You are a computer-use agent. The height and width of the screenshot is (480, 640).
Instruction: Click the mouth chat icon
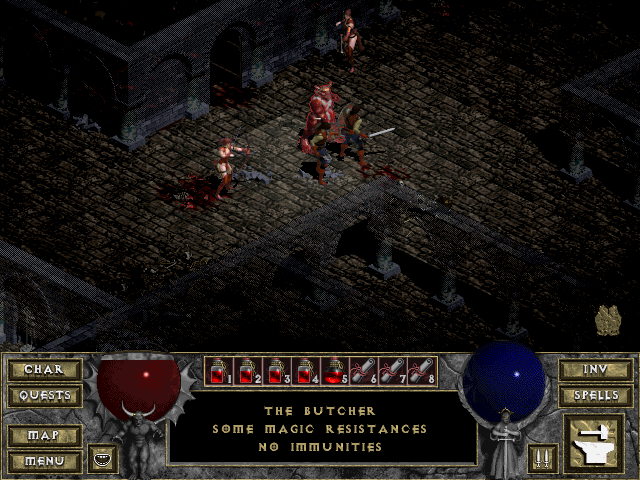[103, 459]
